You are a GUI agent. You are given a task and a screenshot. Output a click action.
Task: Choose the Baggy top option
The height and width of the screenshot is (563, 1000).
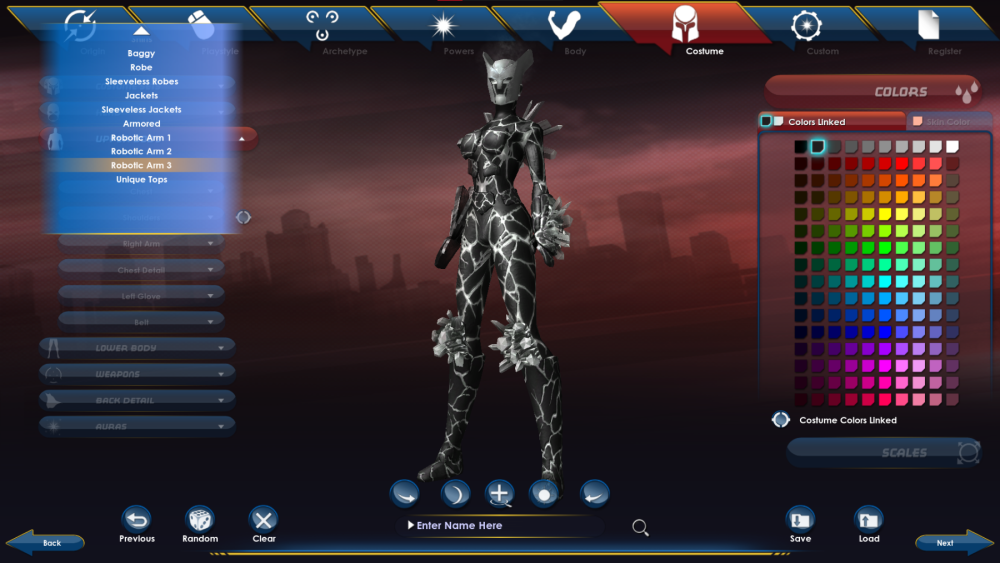pyautogui.click(x=141, y=53)
